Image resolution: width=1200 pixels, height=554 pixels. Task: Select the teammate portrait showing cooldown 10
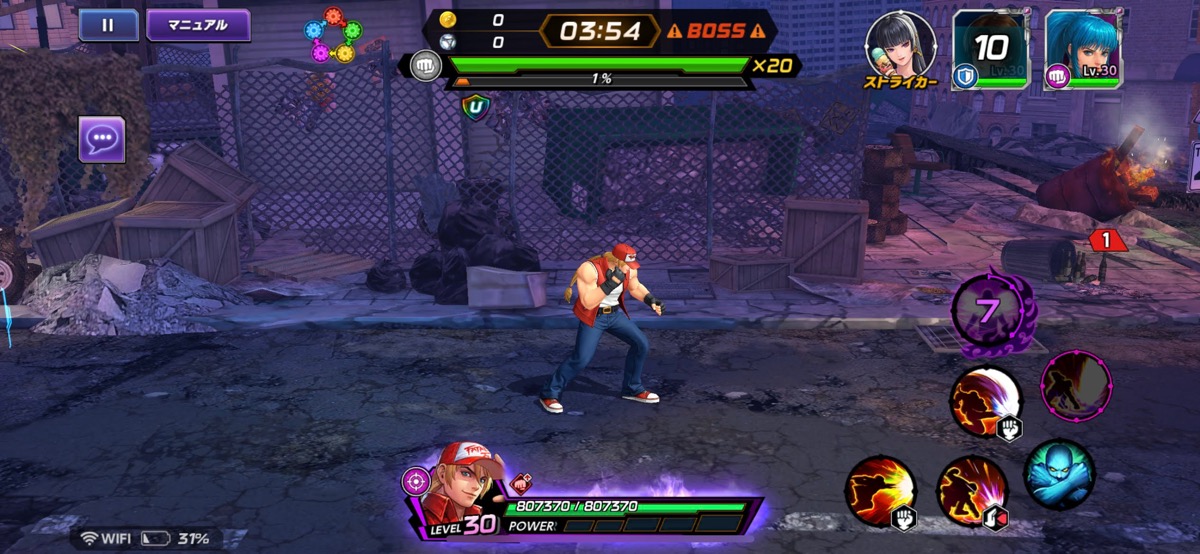(x=990, y=50)
